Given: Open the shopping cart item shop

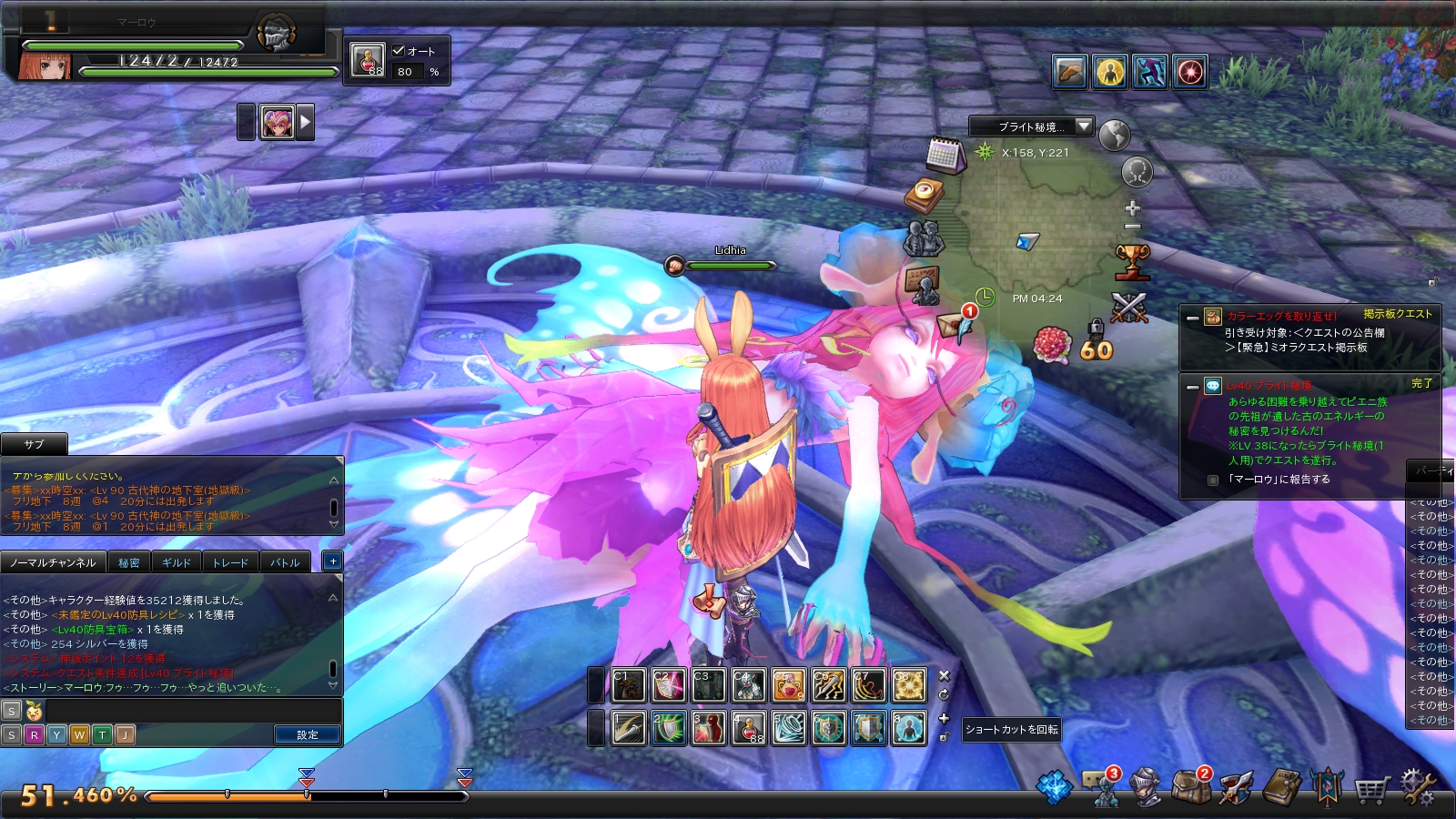Looking at the screenshot, I should (1370, 789).
